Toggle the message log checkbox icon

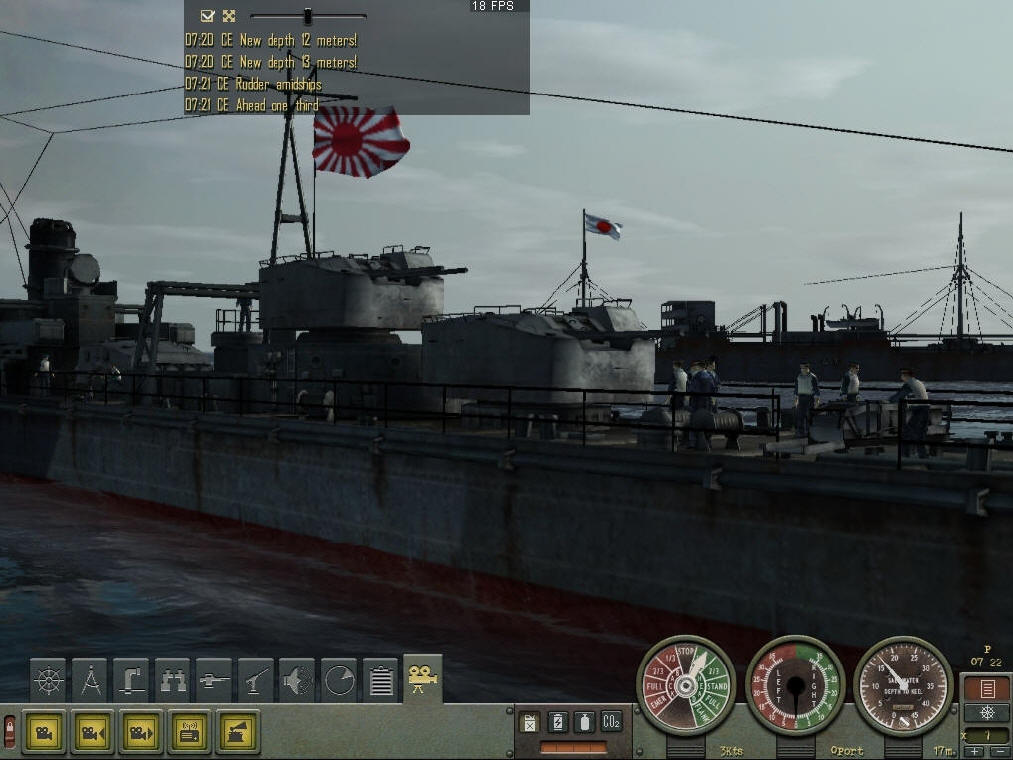(207, 16)
